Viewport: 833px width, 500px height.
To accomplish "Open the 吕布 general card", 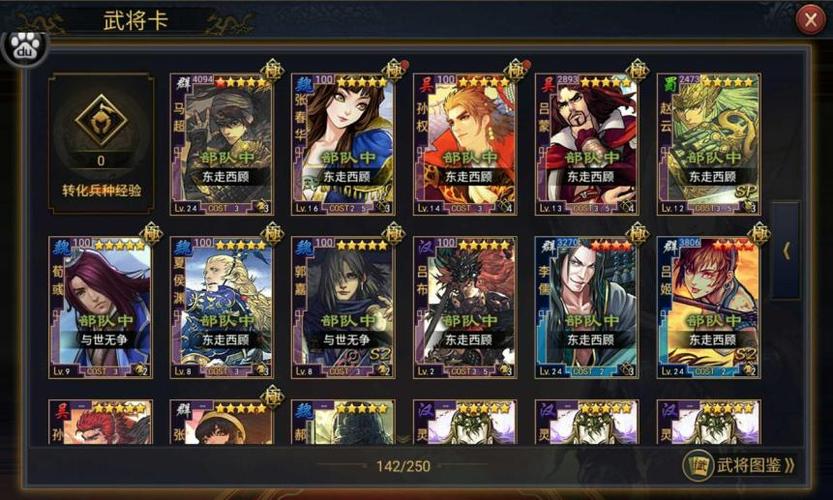I will 465,308.
